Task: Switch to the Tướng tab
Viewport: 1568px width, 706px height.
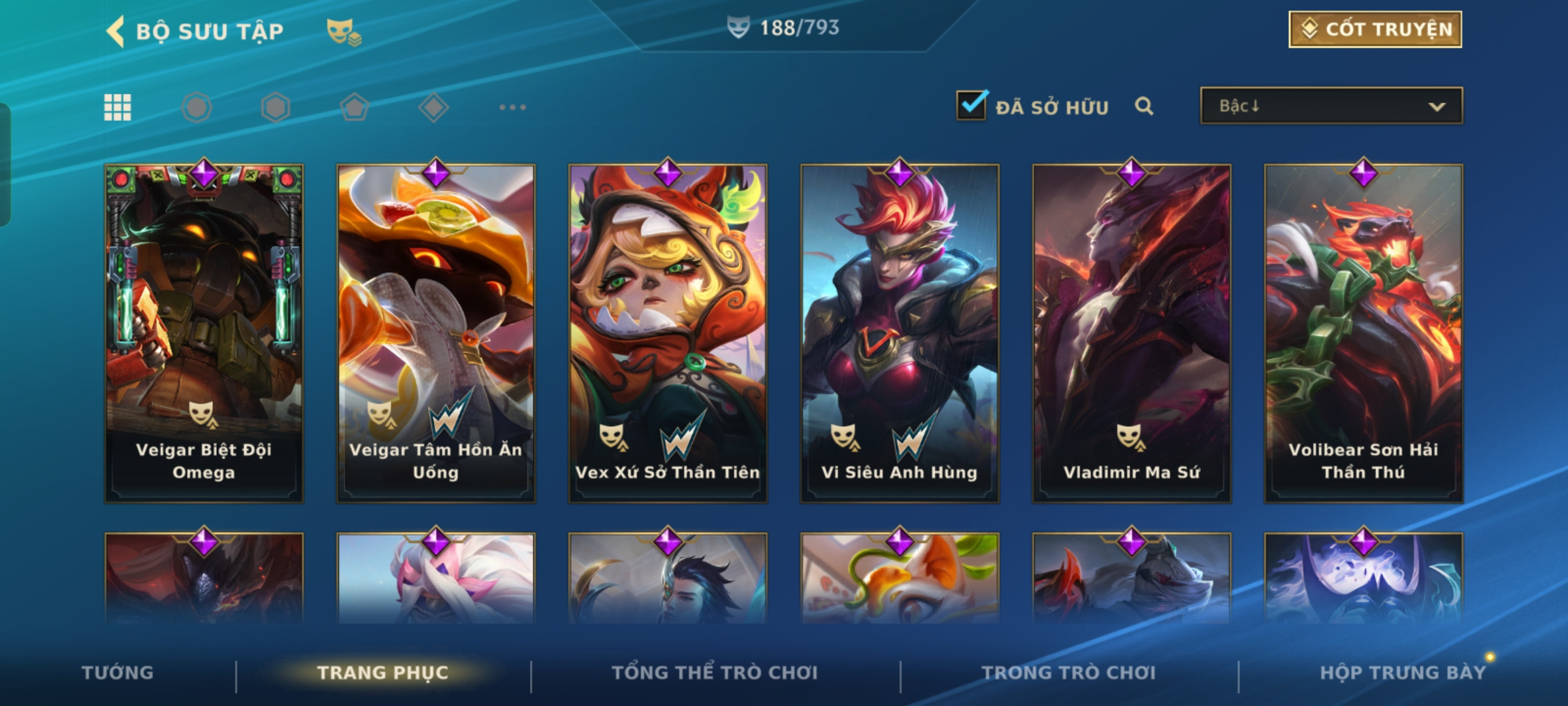Action: click(x=118, y=673)
